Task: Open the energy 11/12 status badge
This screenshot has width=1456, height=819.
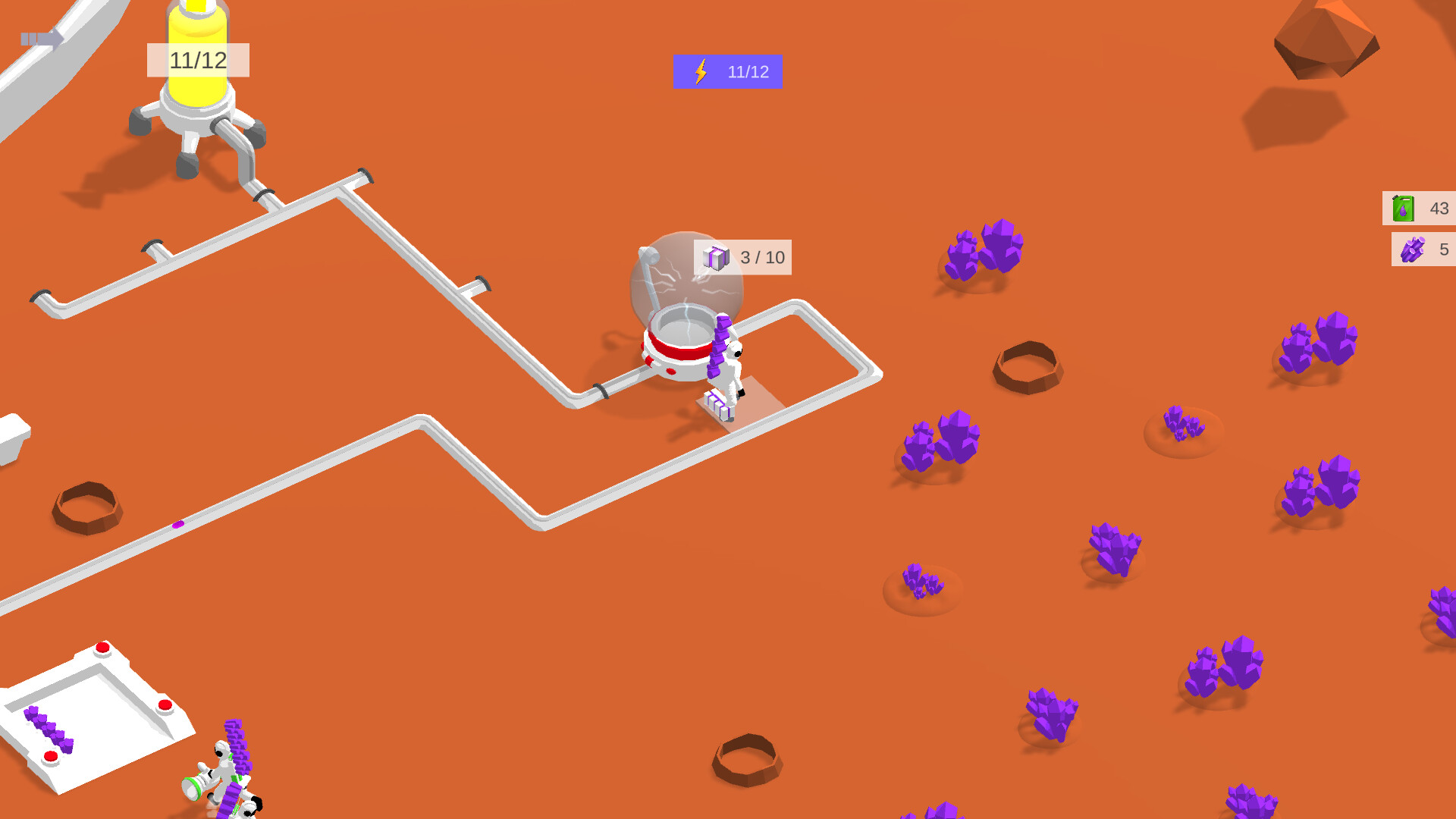Action: tap(728, 72)
